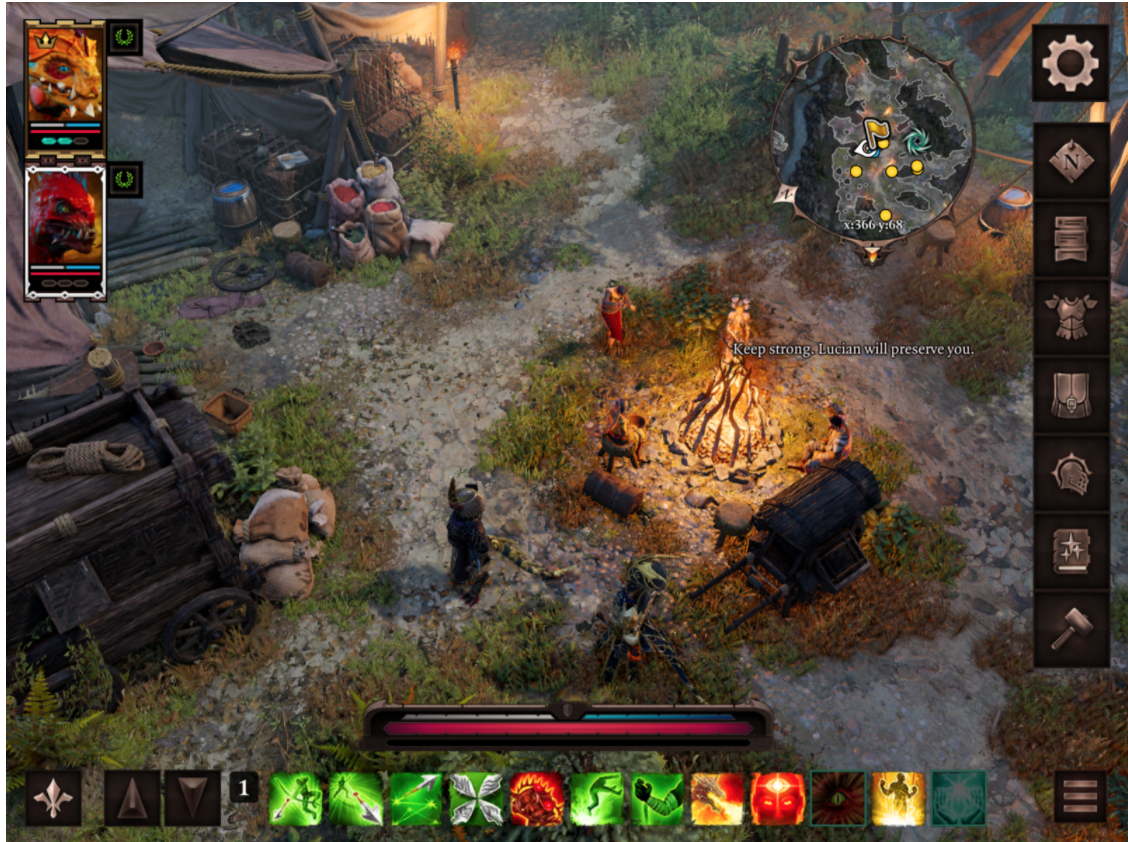Activate the green archer-with-bow skill
This screenshot has width=1128, height=842.
pos(295,799)
